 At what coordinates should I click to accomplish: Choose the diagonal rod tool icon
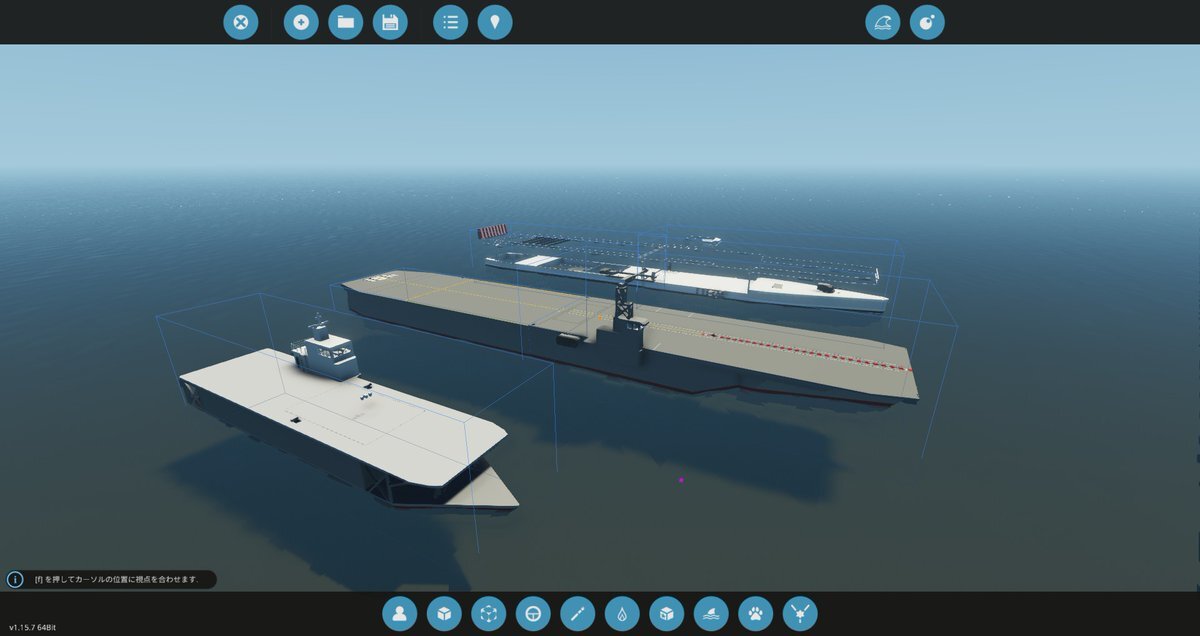coord(578,613)
